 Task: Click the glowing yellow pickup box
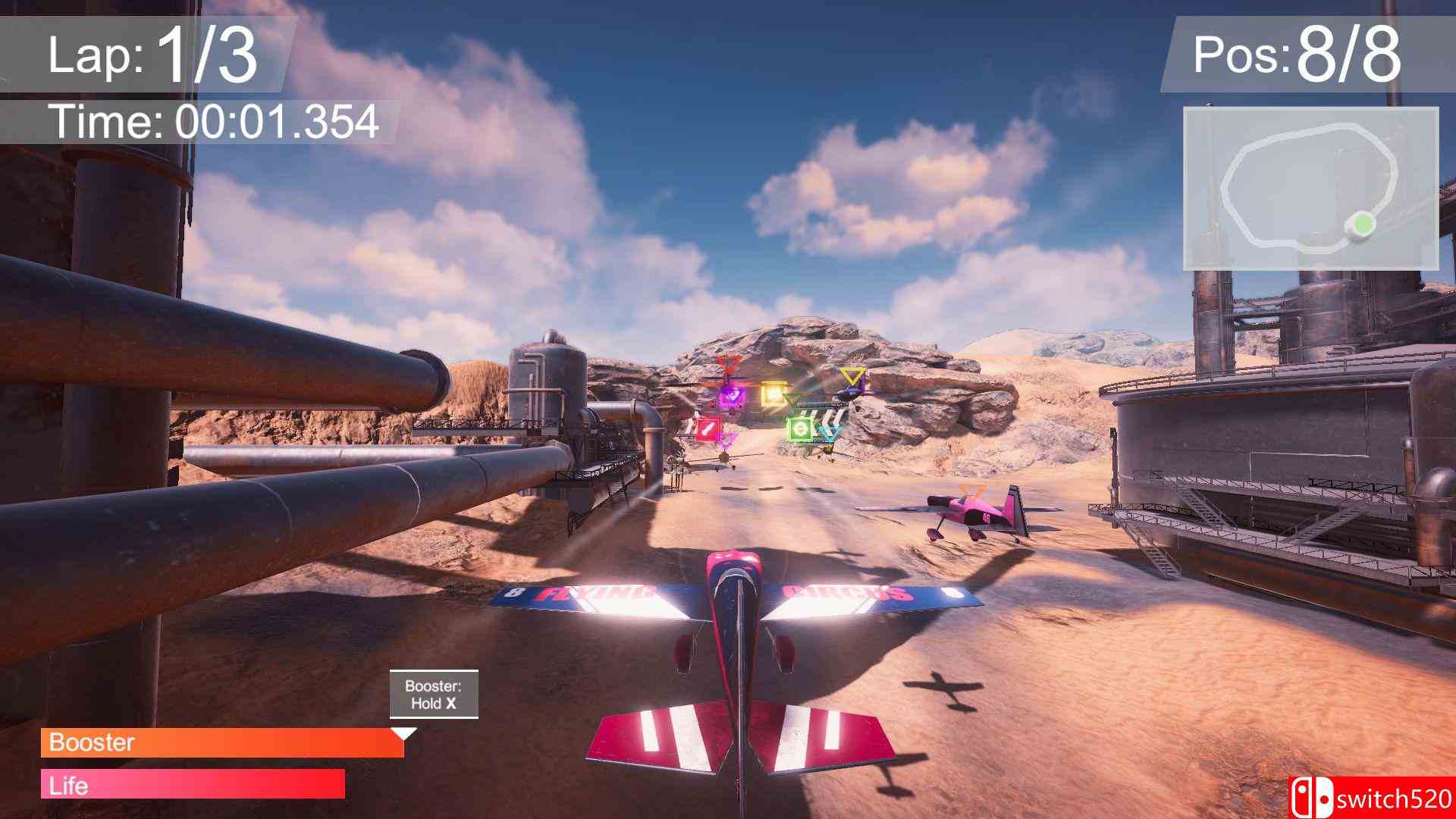[x=773, y=394]
